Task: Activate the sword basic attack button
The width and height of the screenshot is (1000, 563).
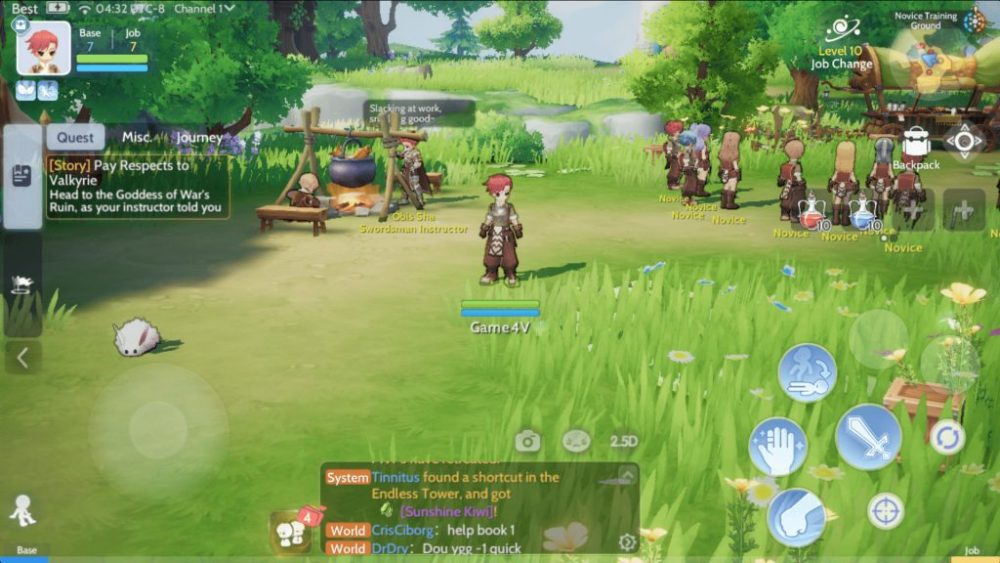Action: 868,437
